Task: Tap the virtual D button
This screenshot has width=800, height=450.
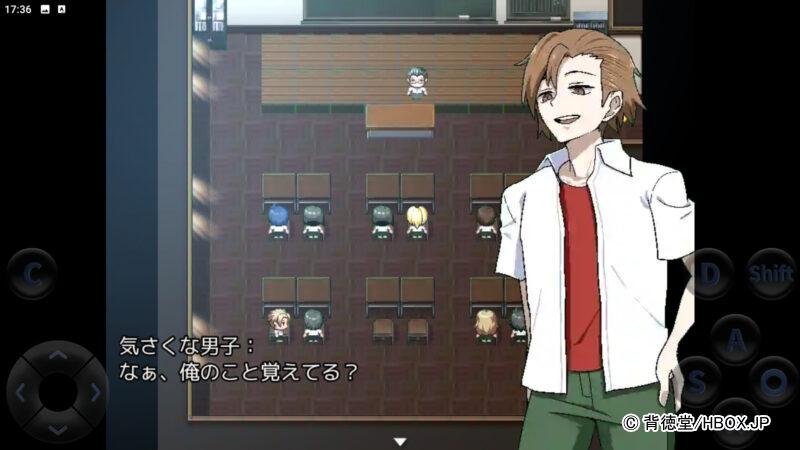Action: [711, 273]
